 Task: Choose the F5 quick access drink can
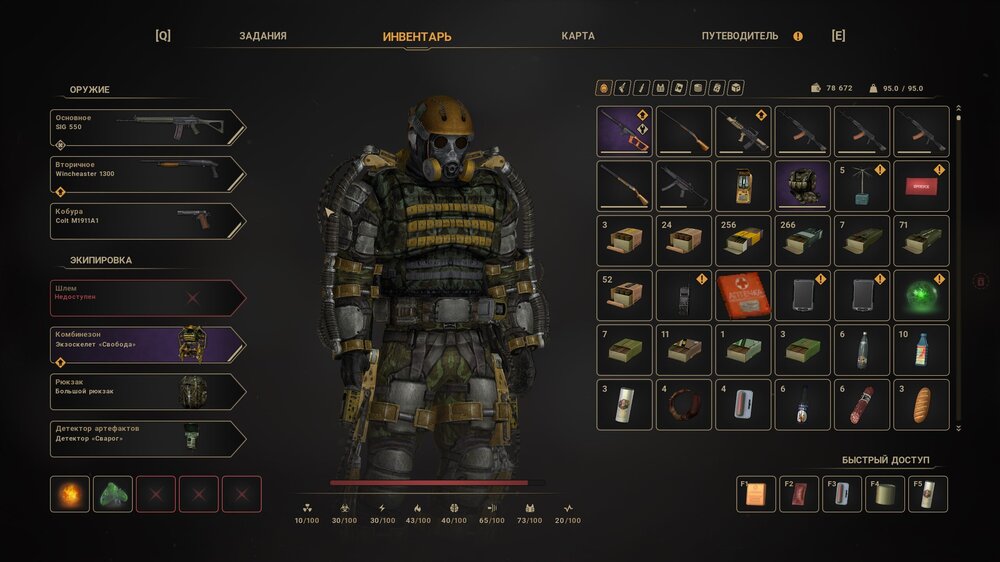pos(928,494)
